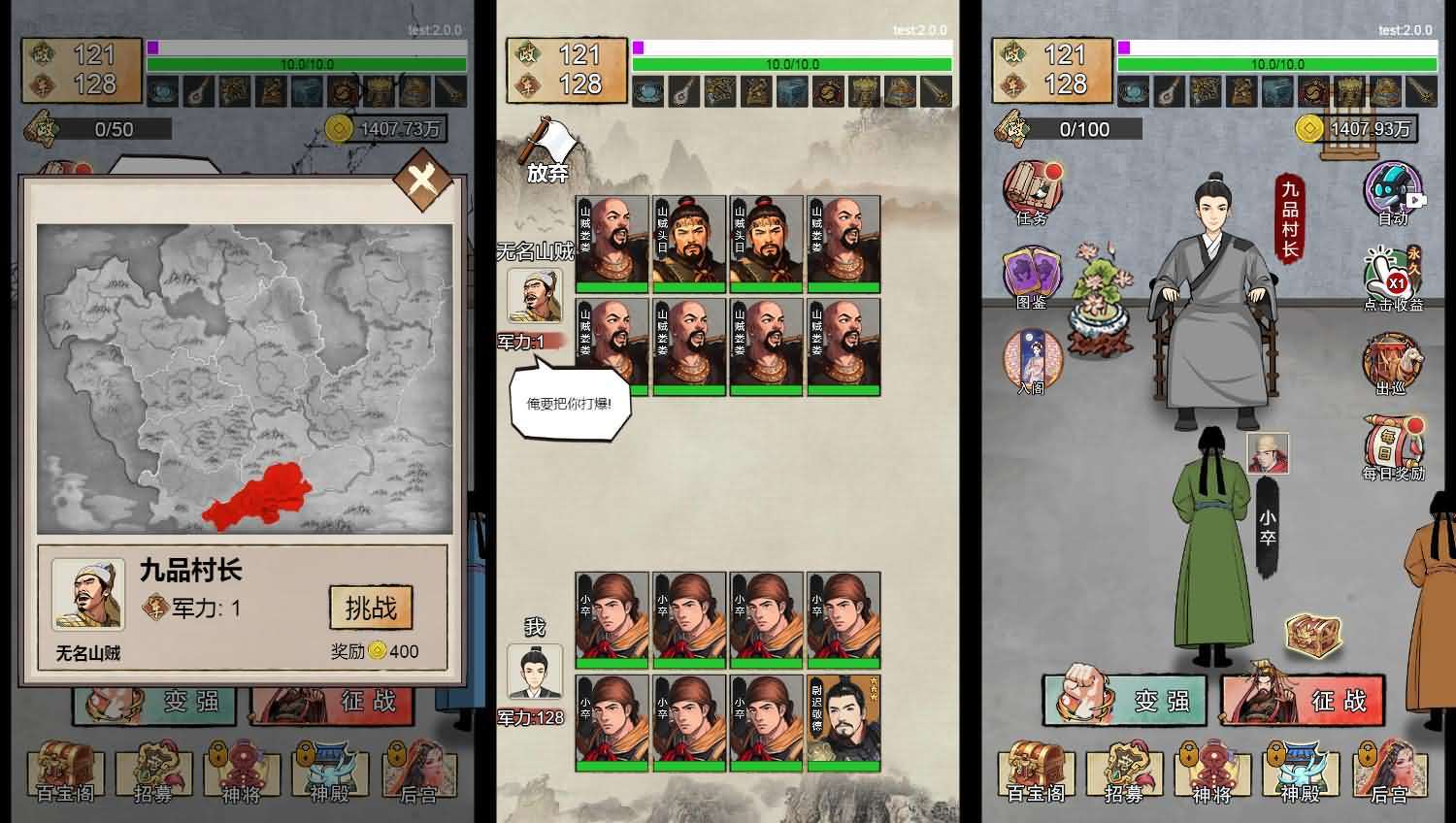Toggle the 自动 auto mode
Image resolution: width=1456 pixels, height=823 pixels.
[x=1393, y=193]
